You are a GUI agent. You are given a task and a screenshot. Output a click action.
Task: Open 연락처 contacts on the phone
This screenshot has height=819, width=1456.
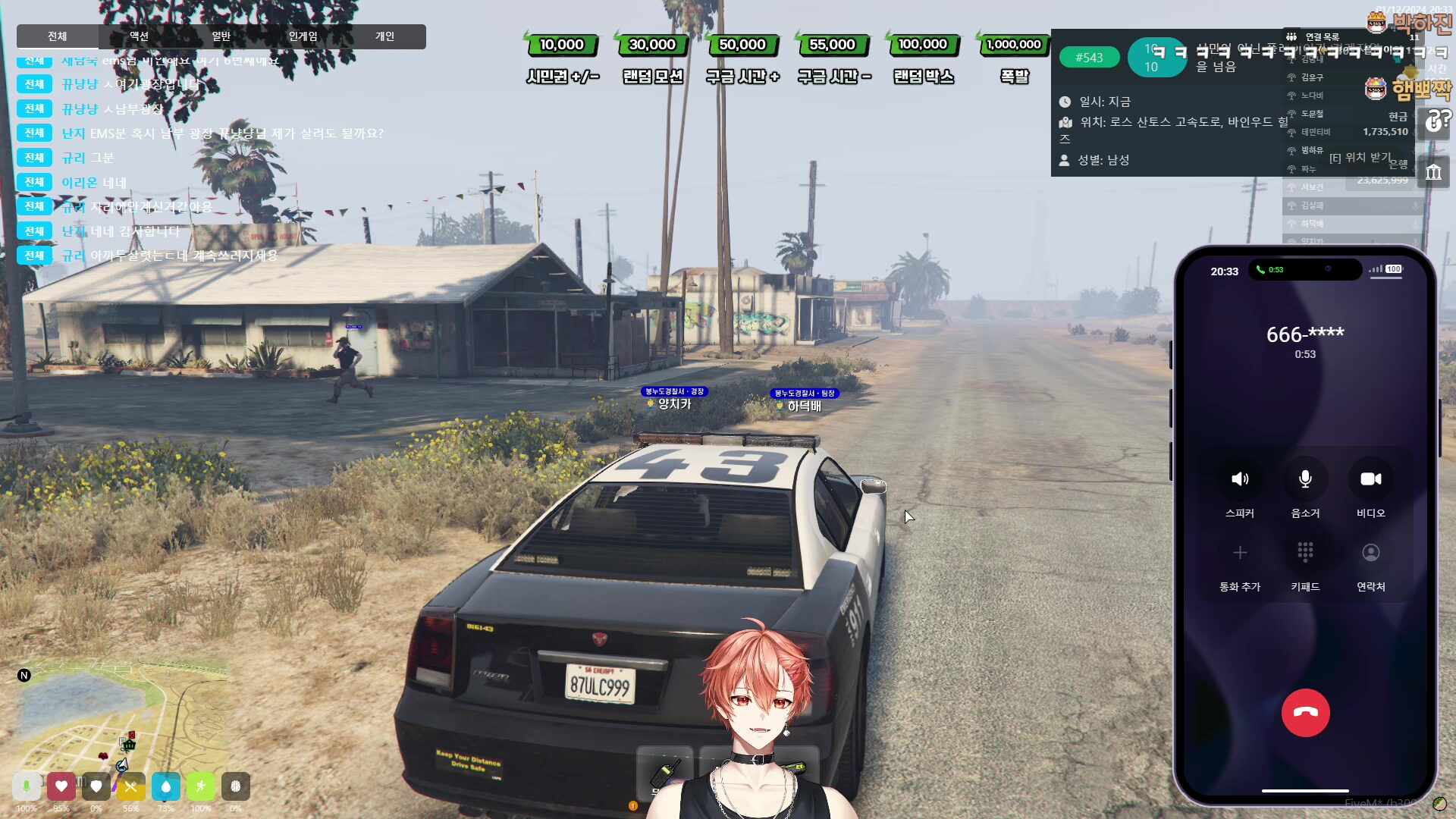1370,553
